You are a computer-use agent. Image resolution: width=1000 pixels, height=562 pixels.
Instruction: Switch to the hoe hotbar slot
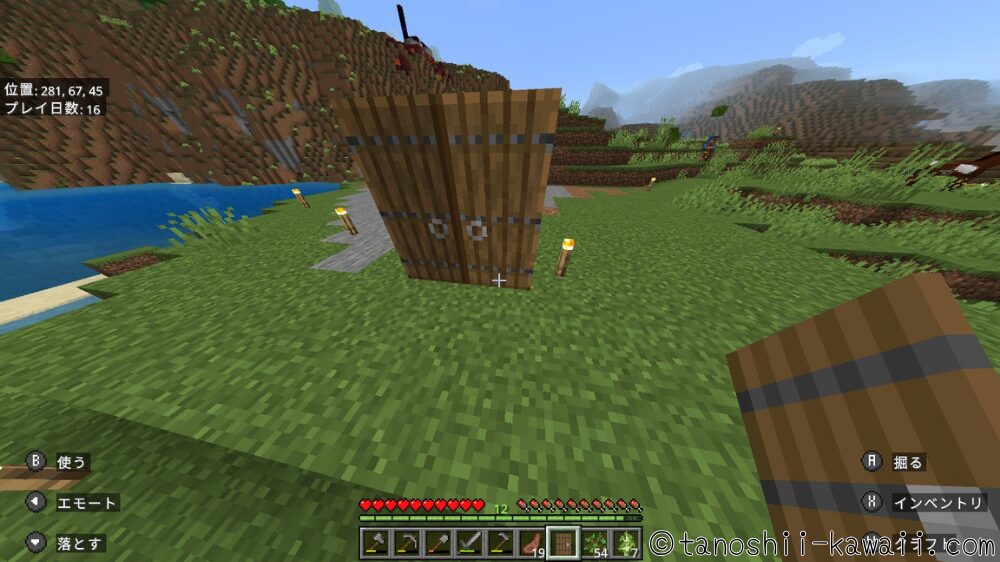(499, 543)
